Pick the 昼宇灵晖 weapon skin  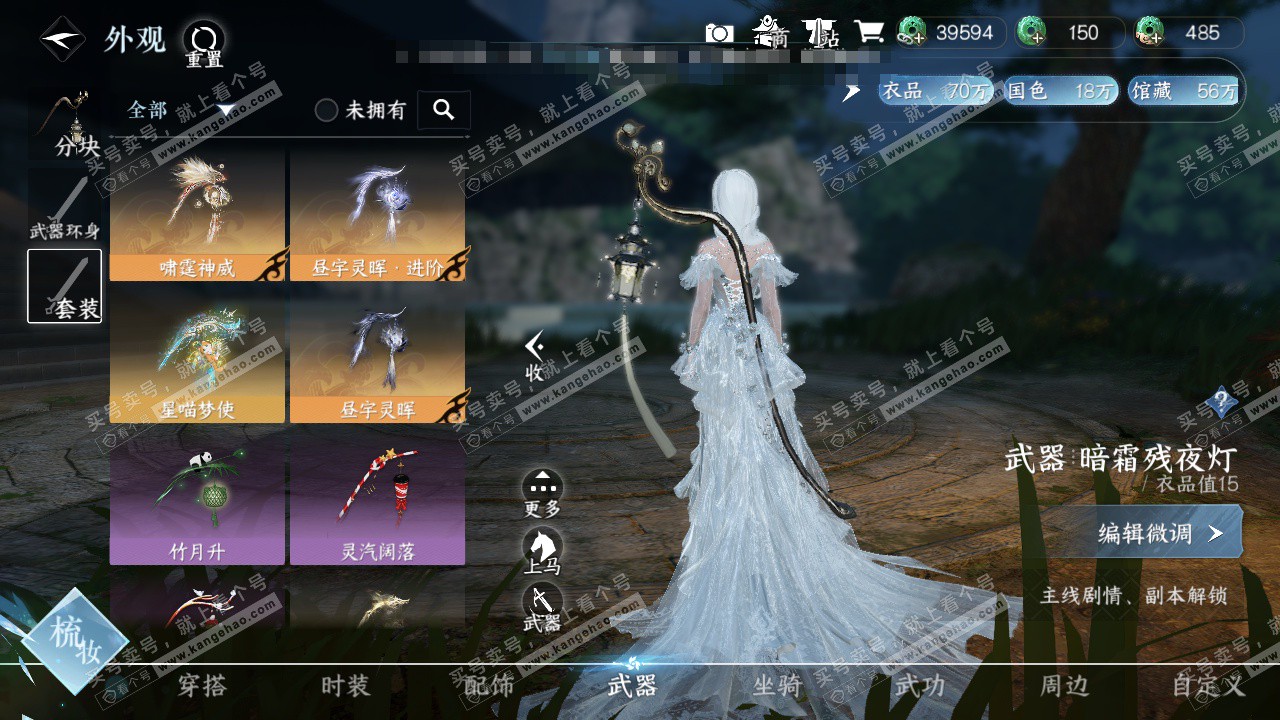click(378, 357)
